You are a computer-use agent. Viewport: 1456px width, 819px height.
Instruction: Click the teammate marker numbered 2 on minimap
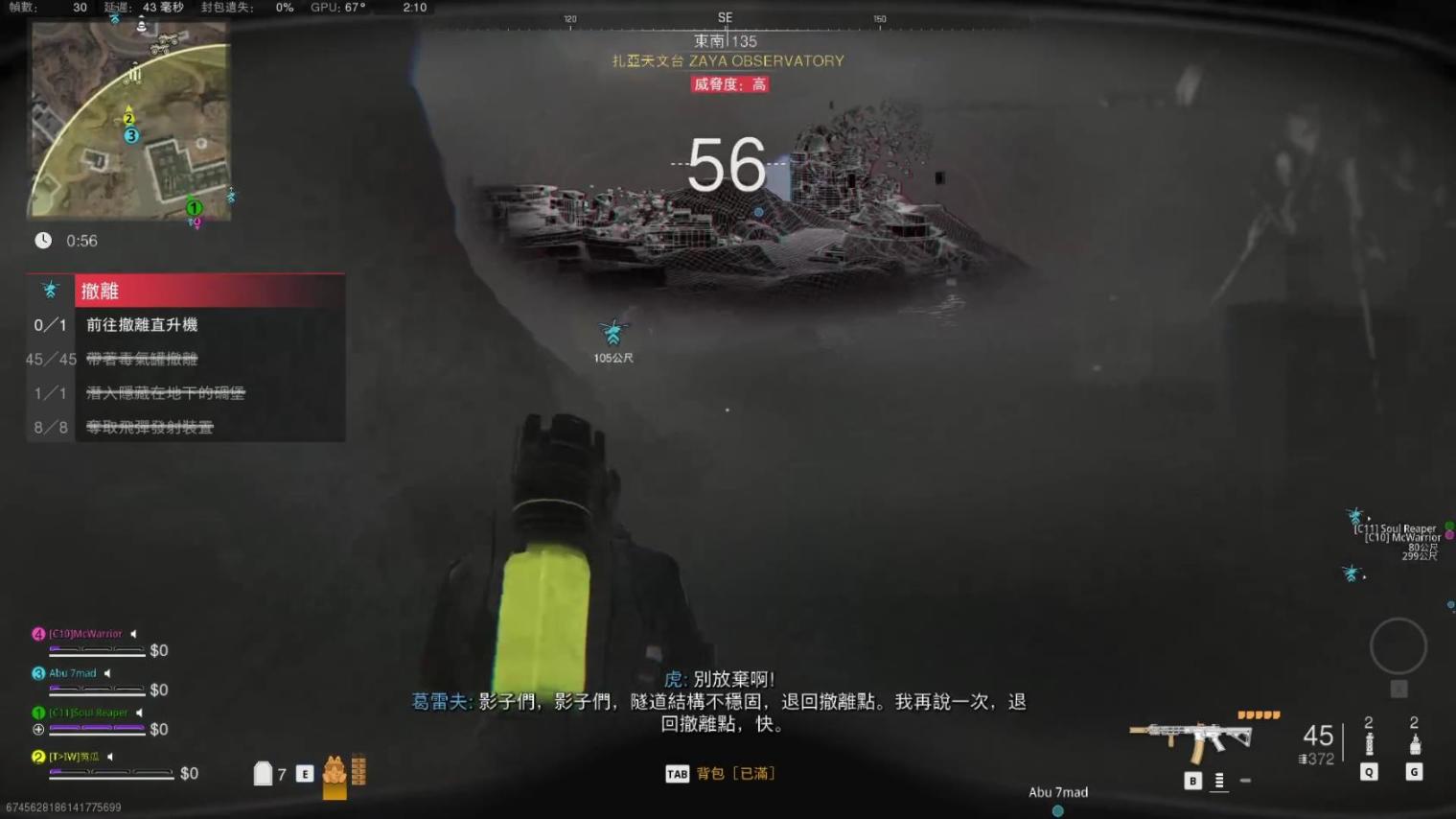(x=127, y=119)
